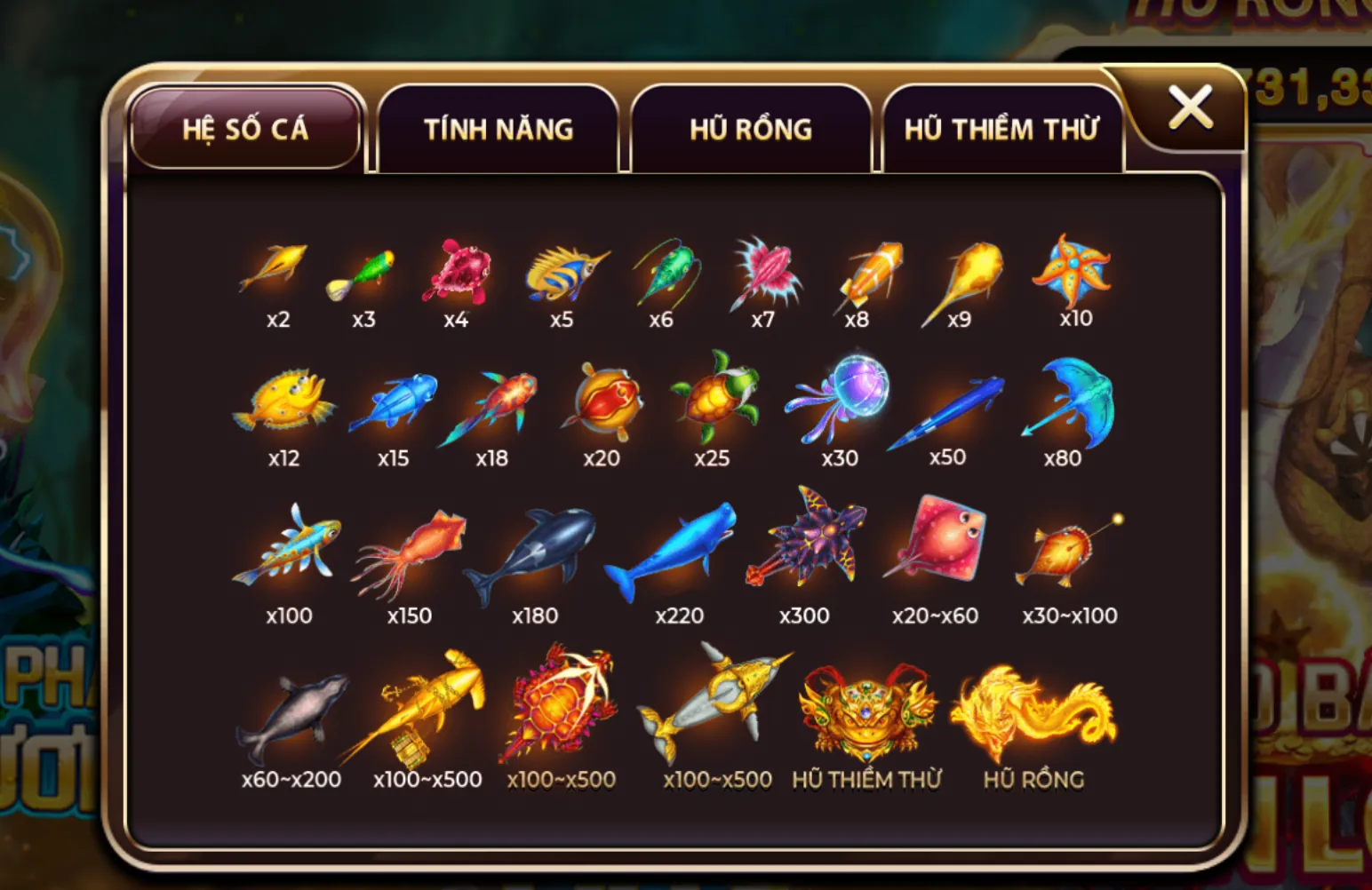Select the Hũ Rồng golden dragon icon

pyautogui.click(x=1035, y=711)
